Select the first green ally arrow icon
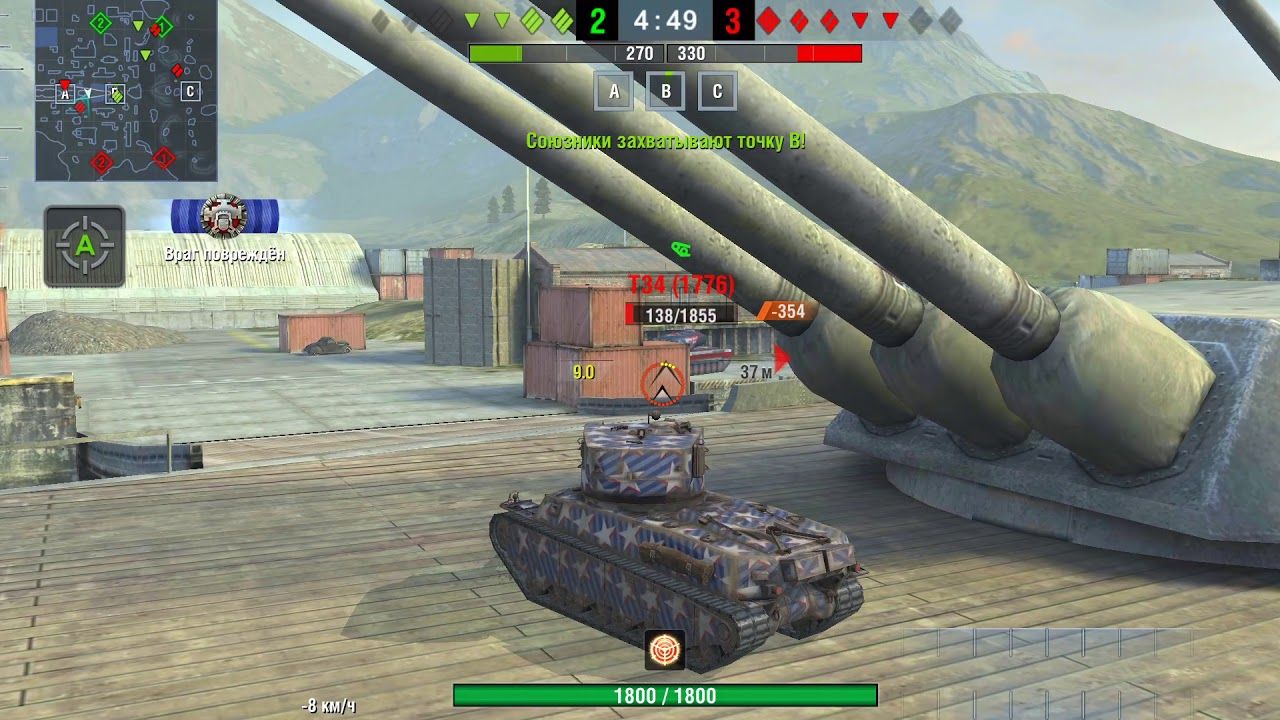Image resolution: width=1280 pixels, height=720 pixels. coord(470,17)
